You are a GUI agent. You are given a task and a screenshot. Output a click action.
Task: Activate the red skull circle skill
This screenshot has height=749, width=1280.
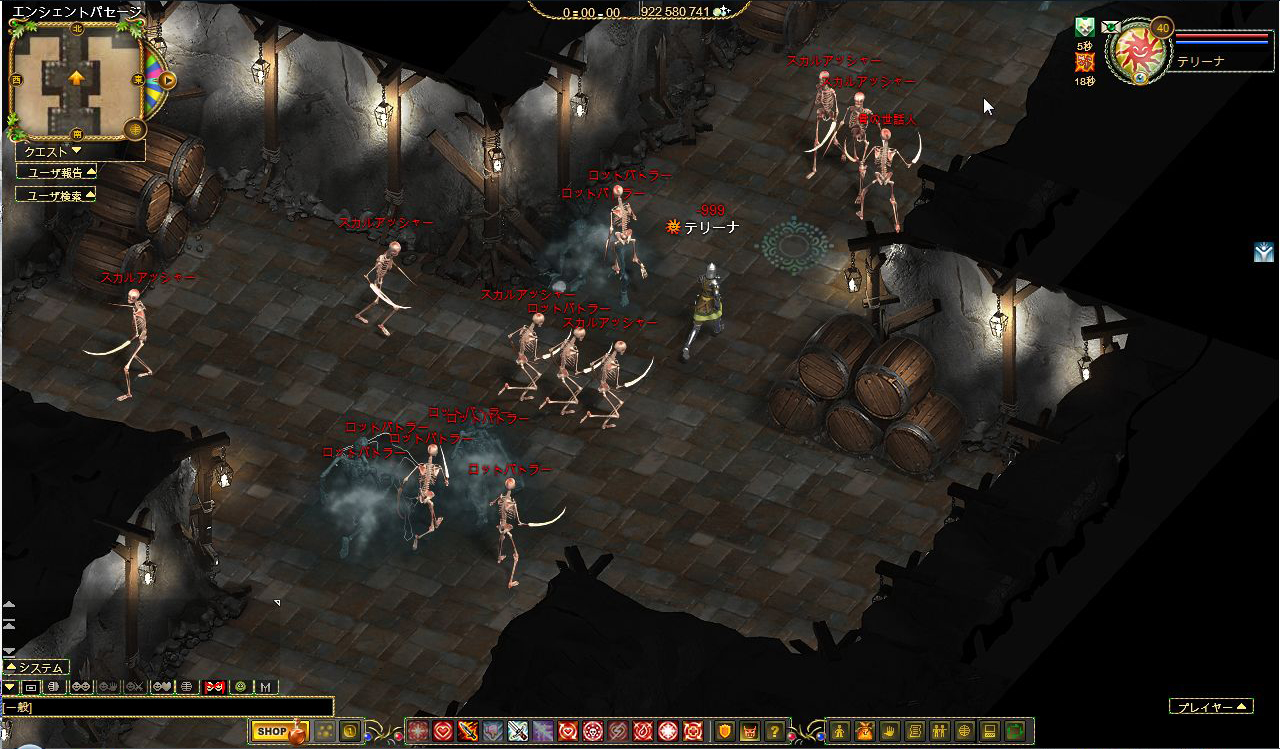pyautogui.click(x=592, y=731)
